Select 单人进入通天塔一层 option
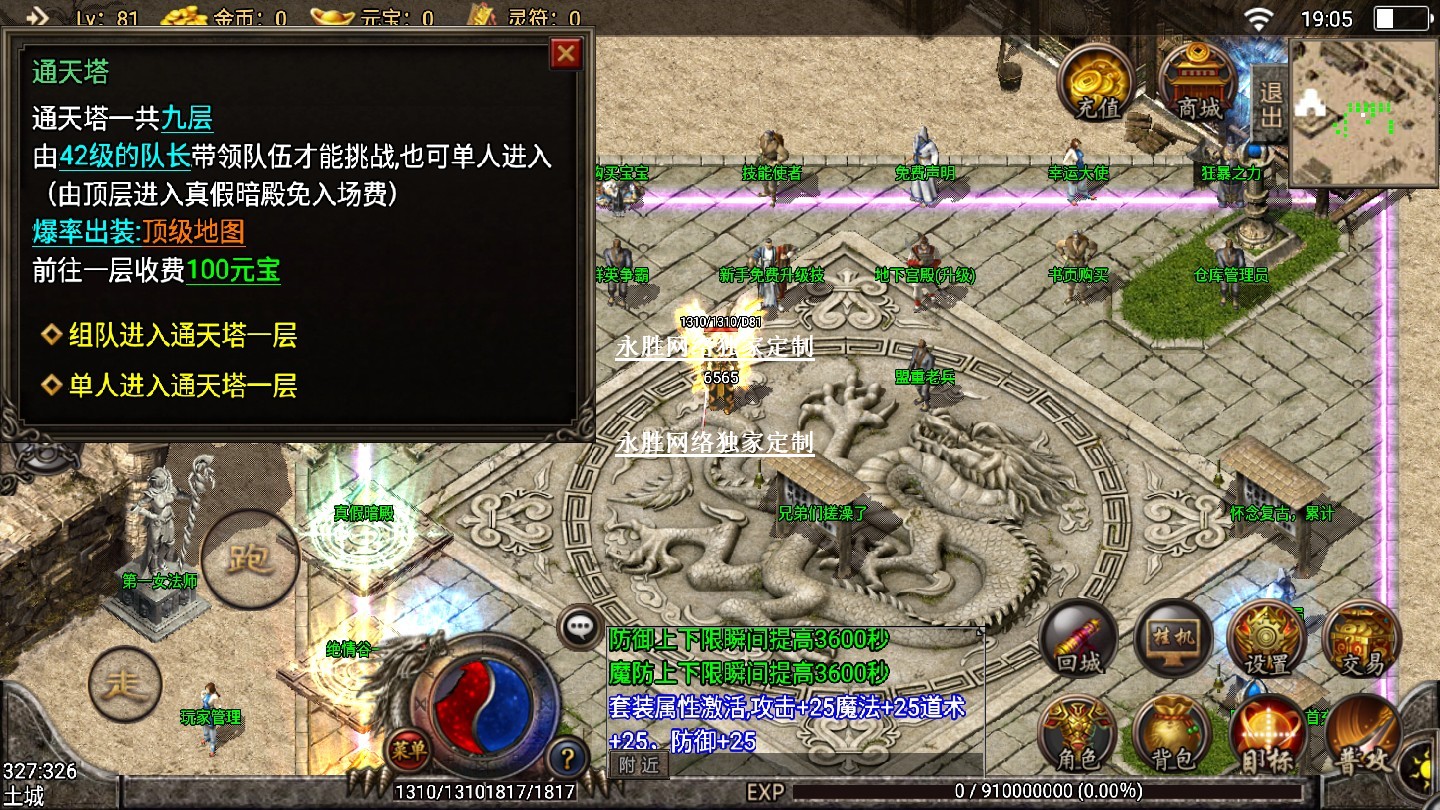 (x=182, y=385)
